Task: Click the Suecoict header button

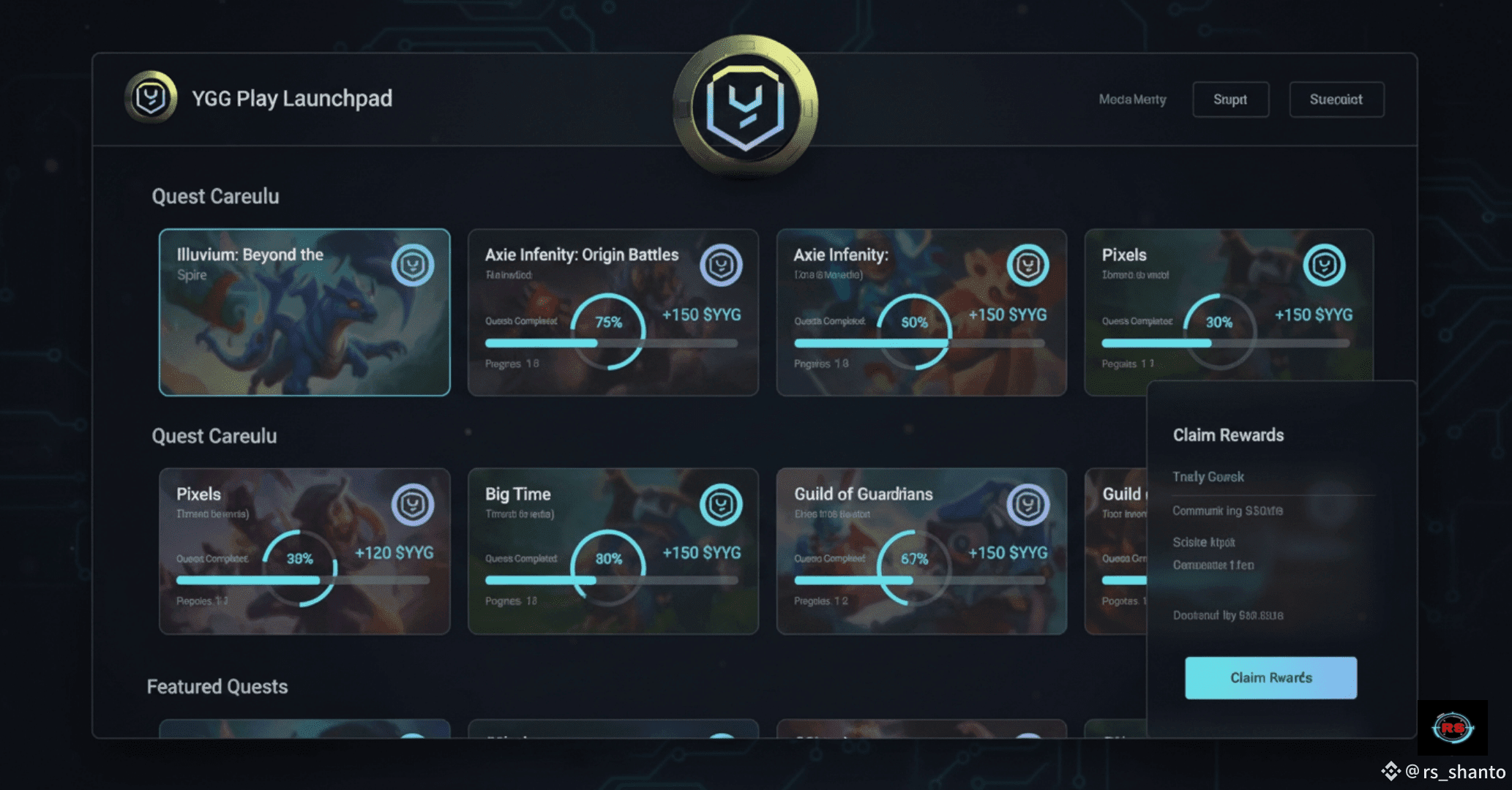Action: click(1336, 99)
